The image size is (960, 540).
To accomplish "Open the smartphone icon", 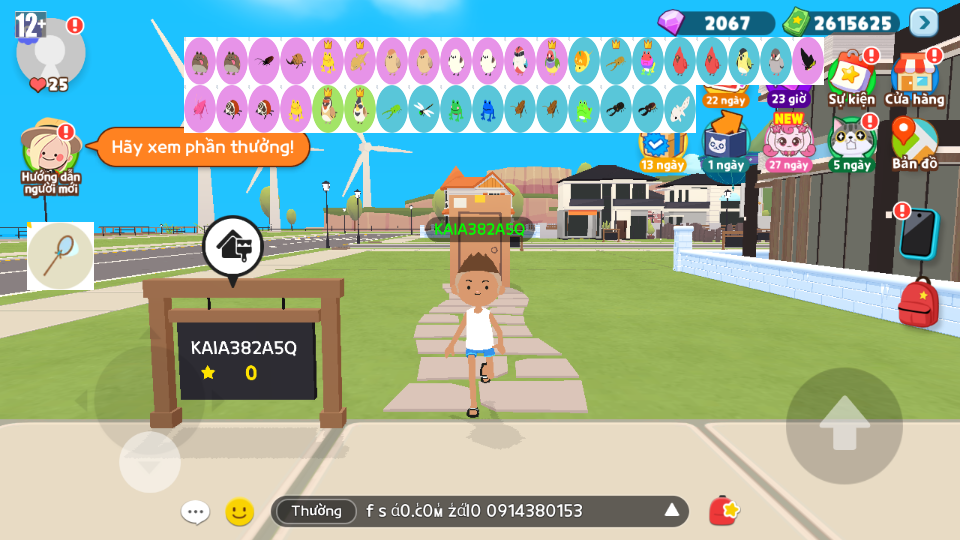I will pyautogui.click(x=917, y=234).
